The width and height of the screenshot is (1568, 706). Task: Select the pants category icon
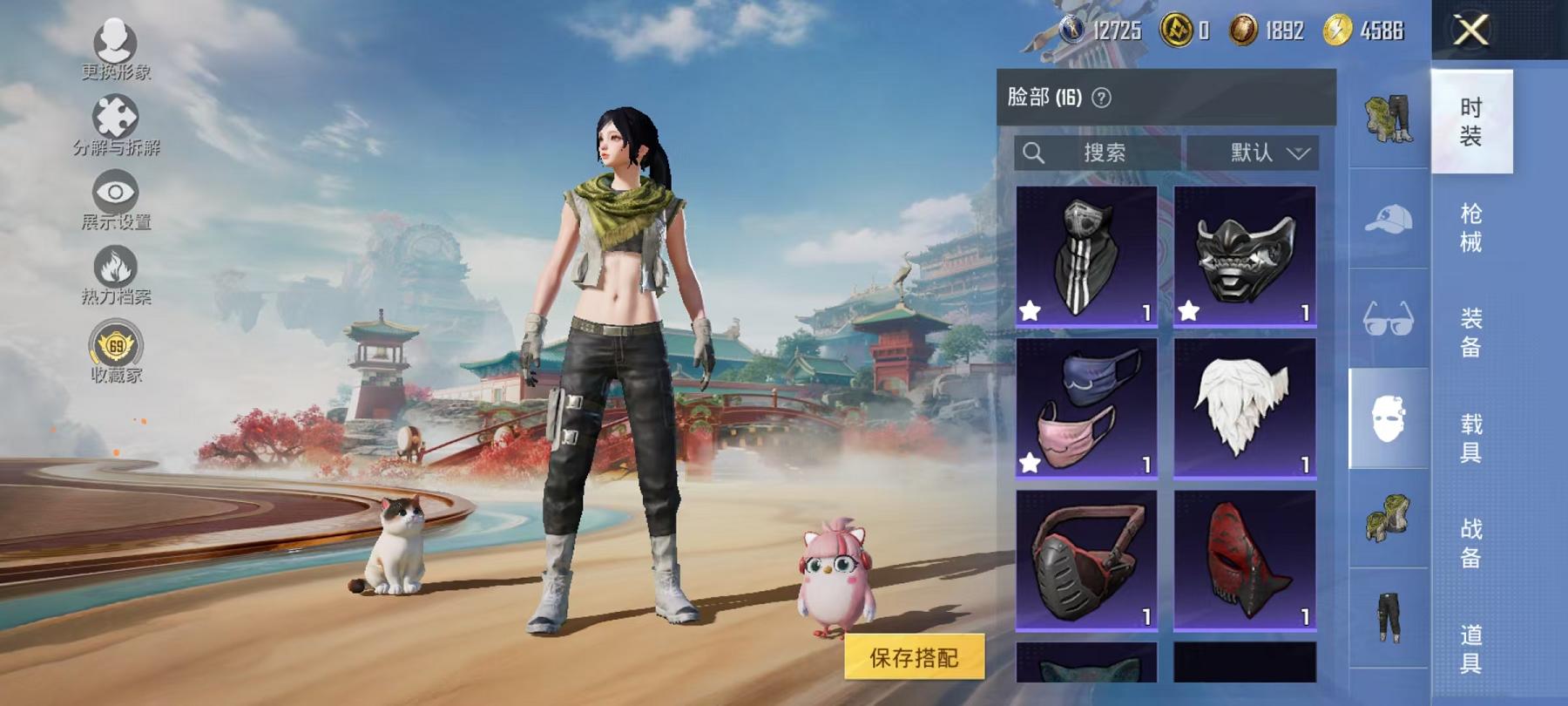pyautogui.click(x=1389, y=618)
